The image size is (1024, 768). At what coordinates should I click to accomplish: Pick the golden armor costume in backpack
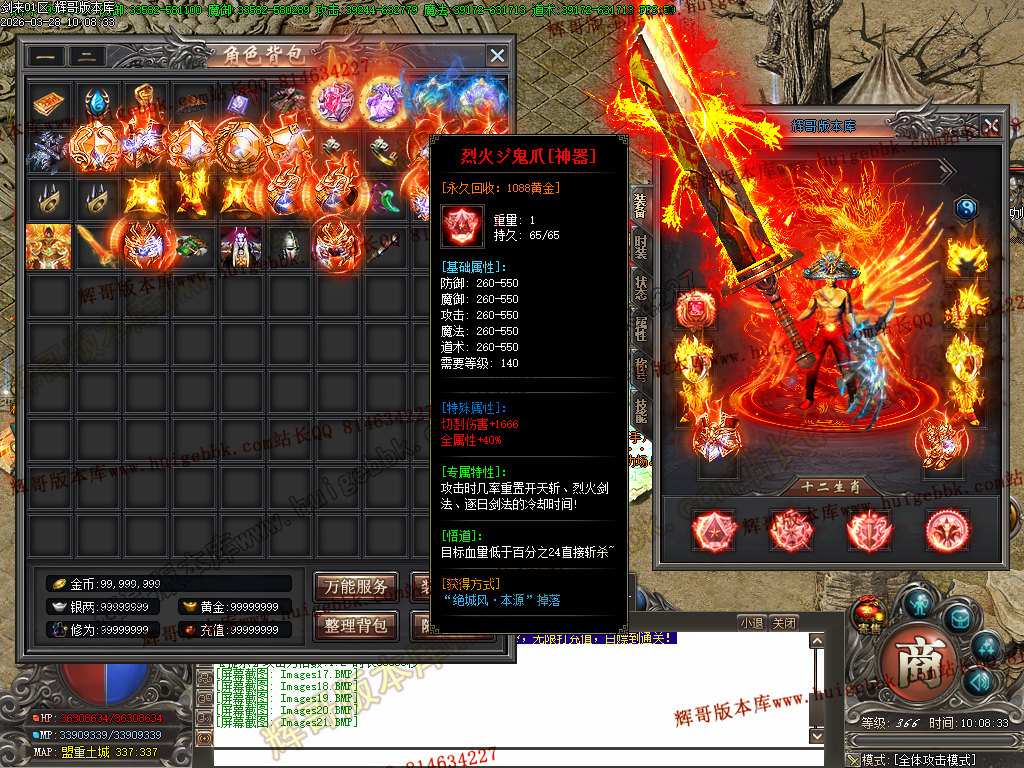47,245
